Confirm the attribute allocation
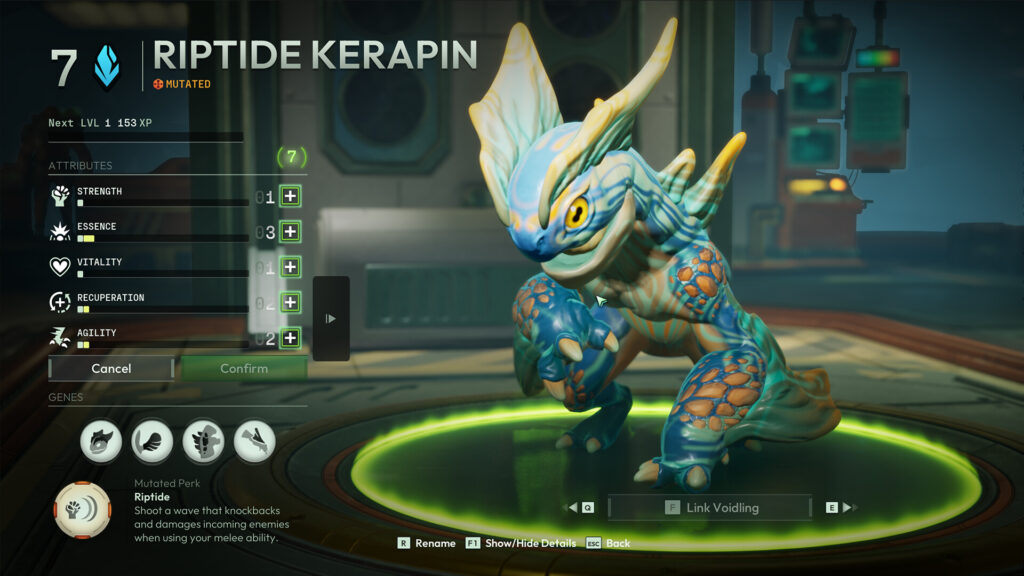The height and width of the screenshot is (576, 1024). [x=244, y=368]
